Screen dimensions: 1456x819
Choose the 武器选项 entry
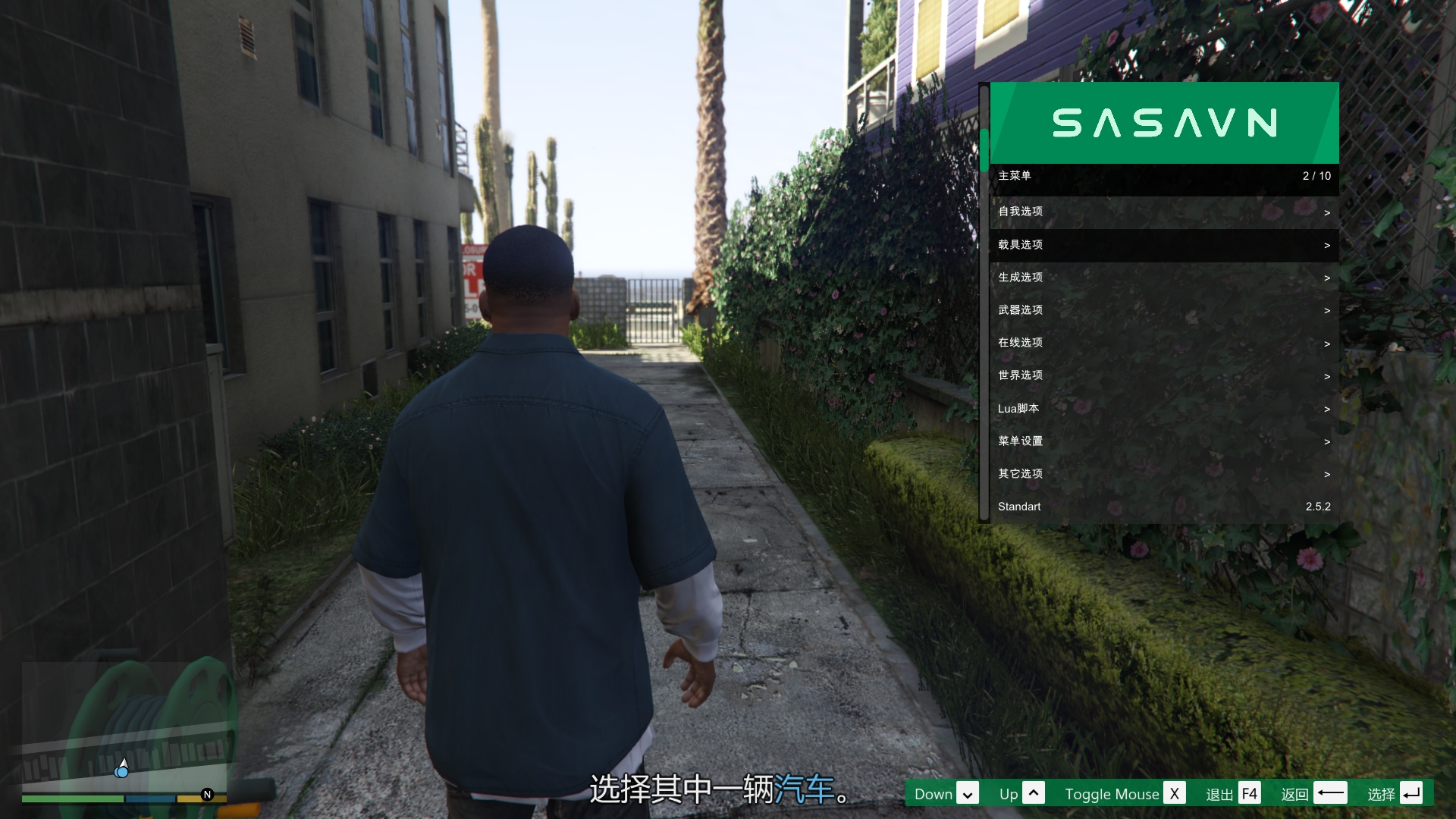click(1163, 310)
